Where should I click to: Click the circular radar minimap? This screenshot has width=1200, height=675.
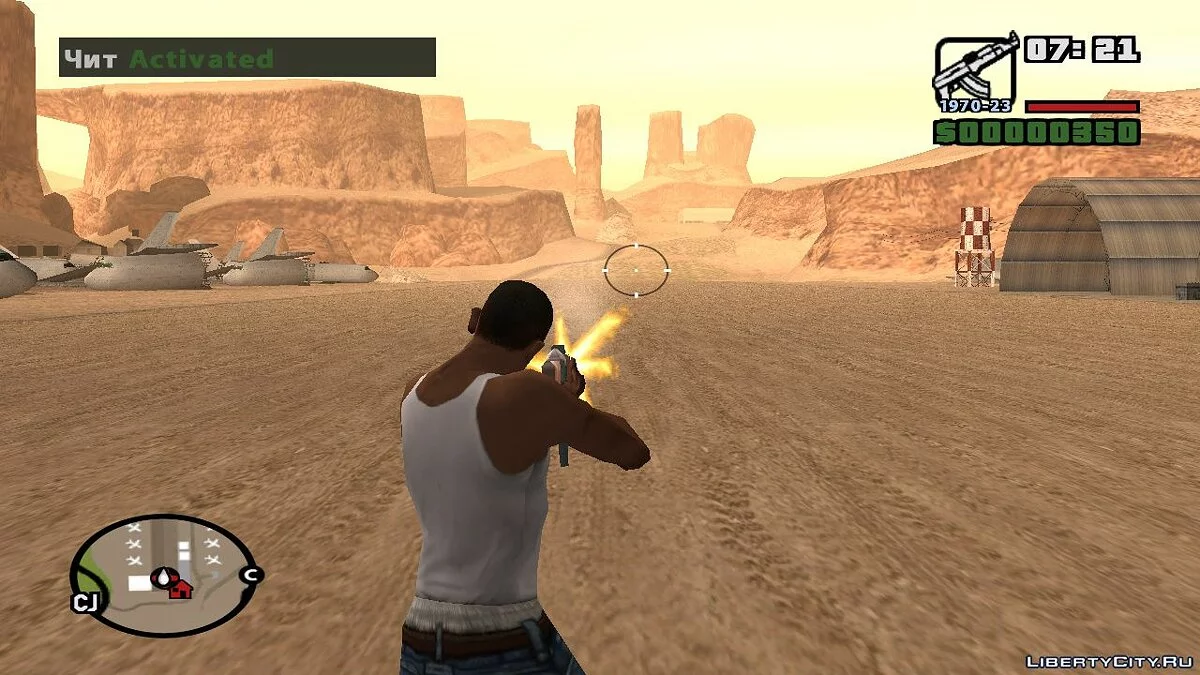pyautogui.click(x=162, y=575)
